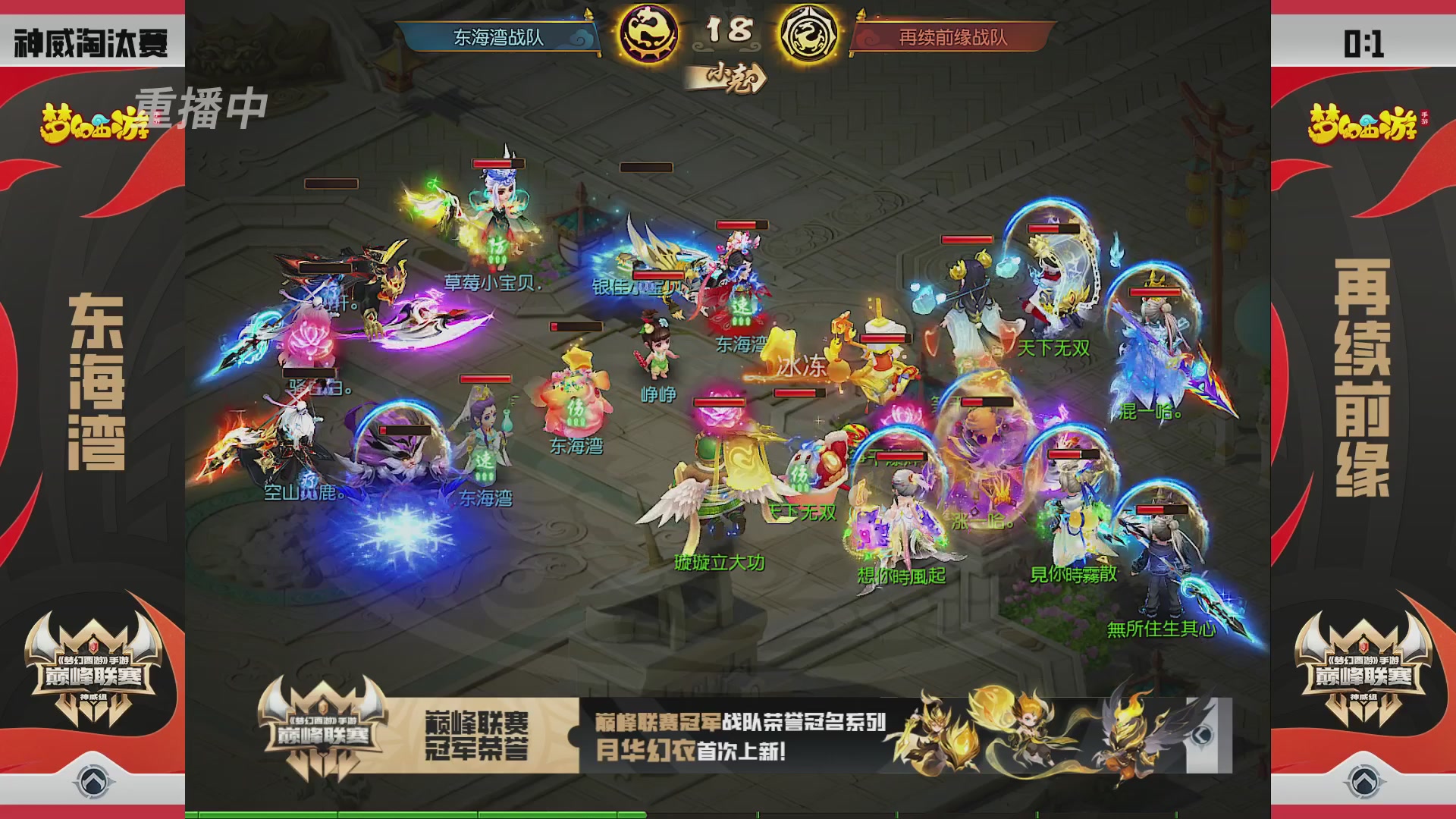Click the panda emblem of 东海湾战队
Image resolution: width=1456 pixels, height=819 pixels.
(x=648, y=34)
